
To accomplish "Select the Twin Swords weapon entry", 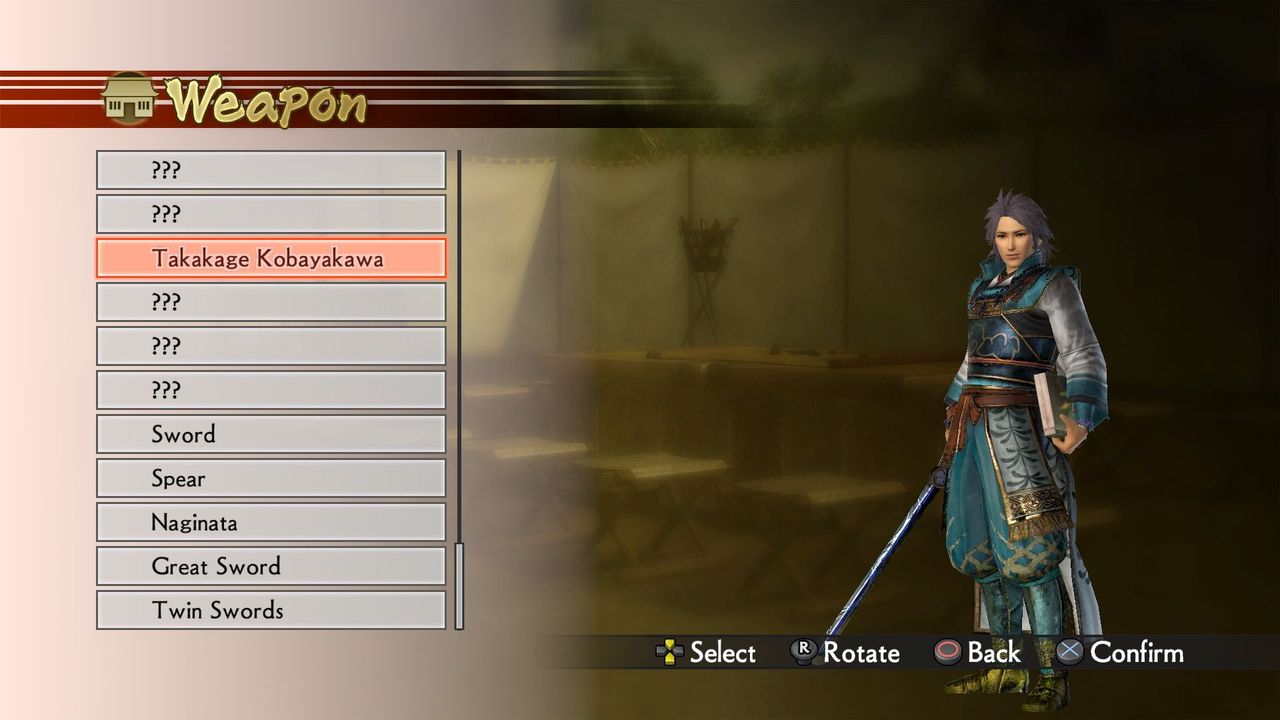I will coord(270,610).
